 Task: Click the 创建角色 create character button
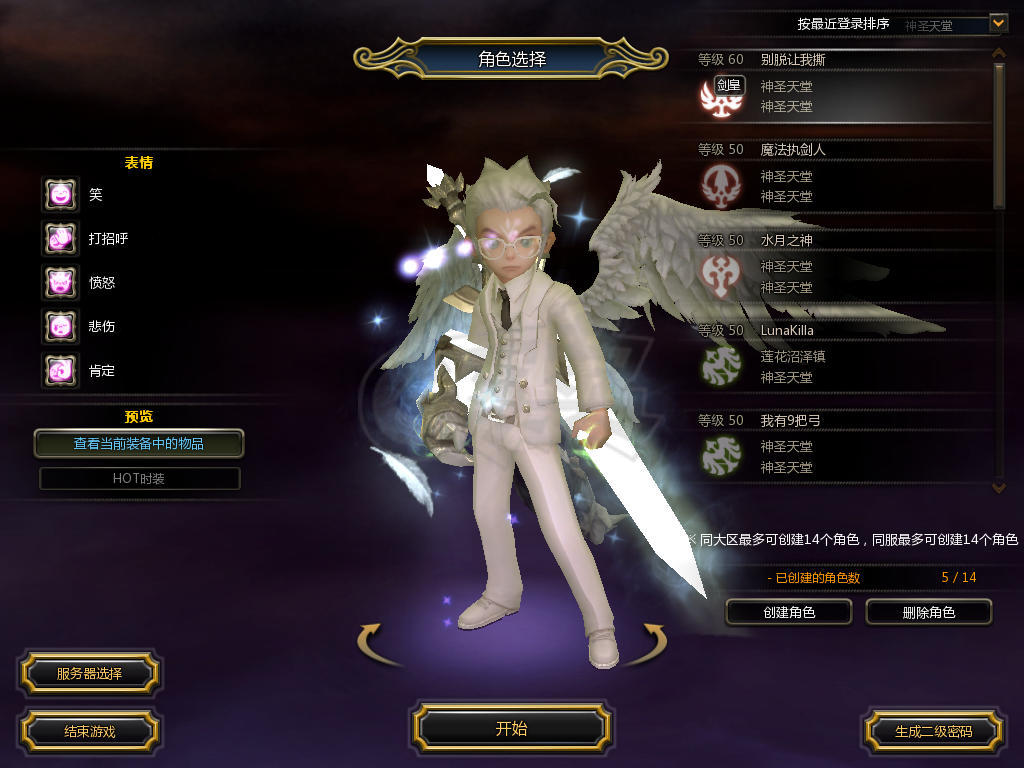point(788,612)
